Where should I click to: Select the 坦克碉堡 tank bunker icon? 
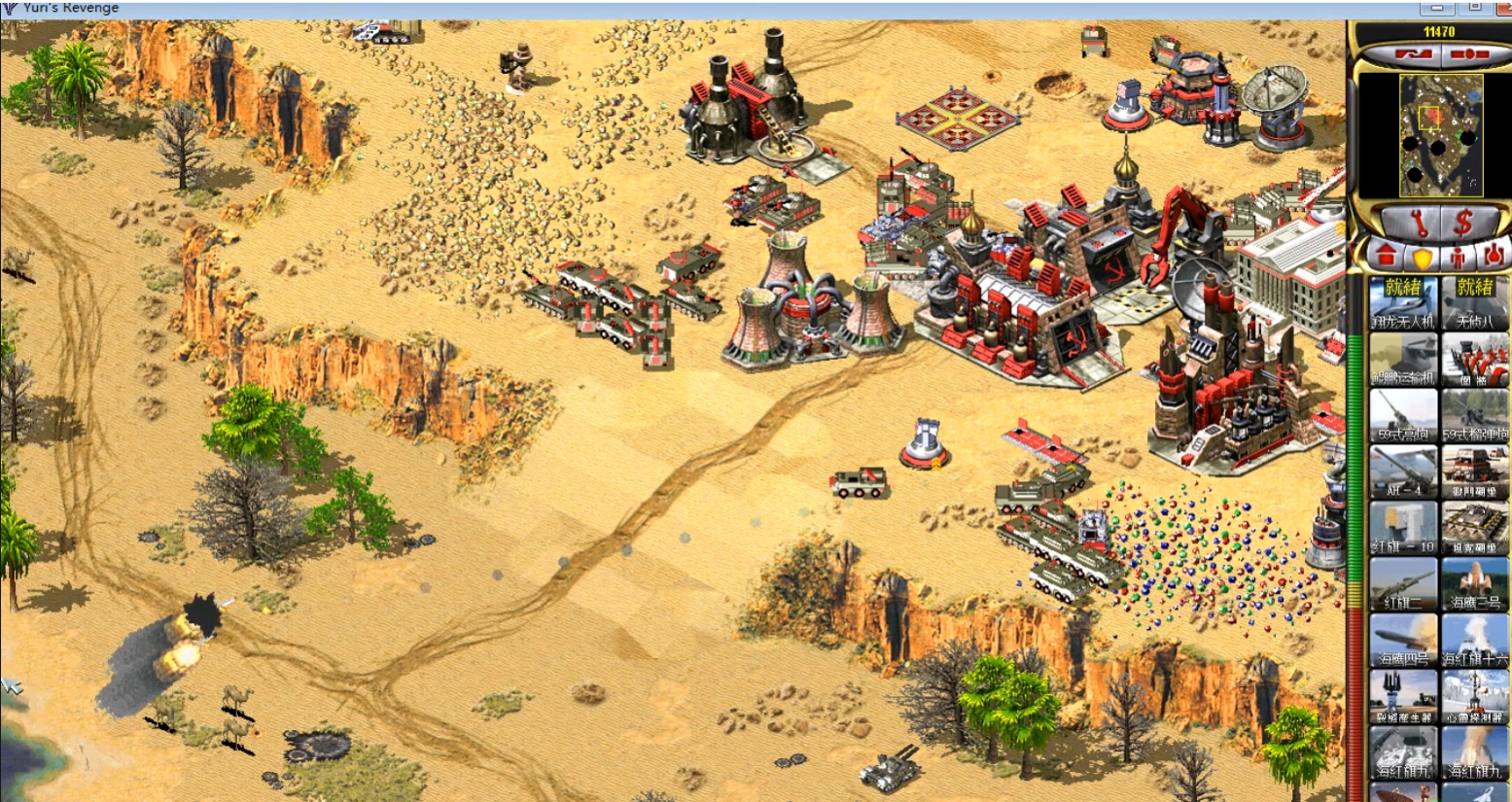coord(1475,528)
